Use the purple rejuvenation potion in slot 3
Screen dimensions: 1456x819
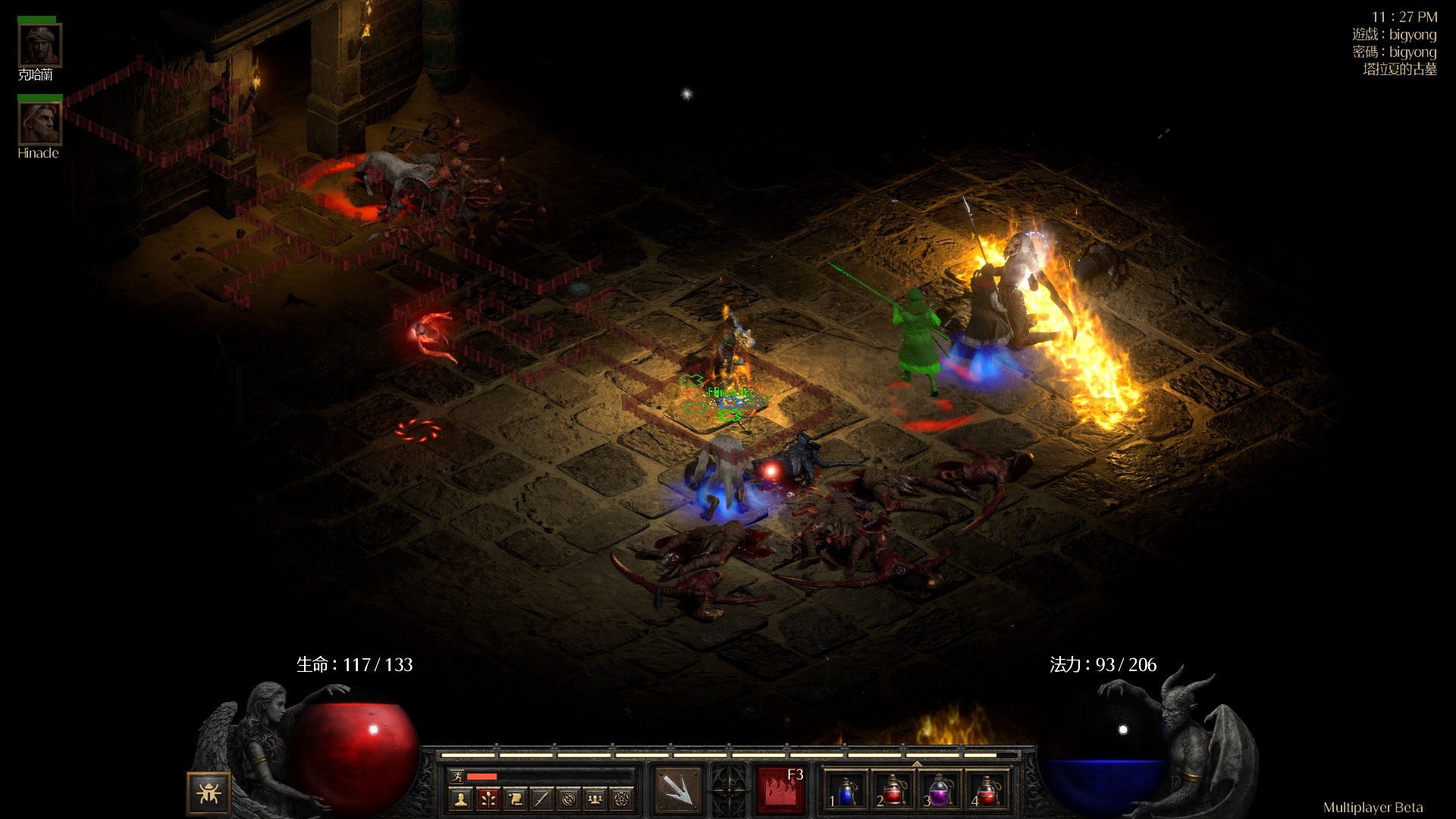[940, 790]
